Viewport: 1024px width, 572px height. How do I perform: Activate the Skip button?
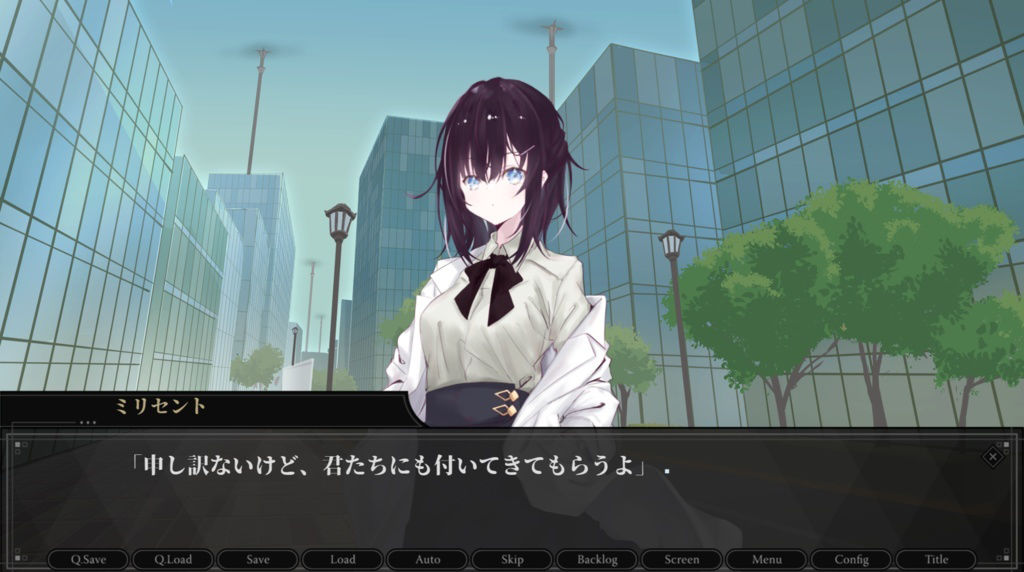pyautogui.click(x=512, y=559)
